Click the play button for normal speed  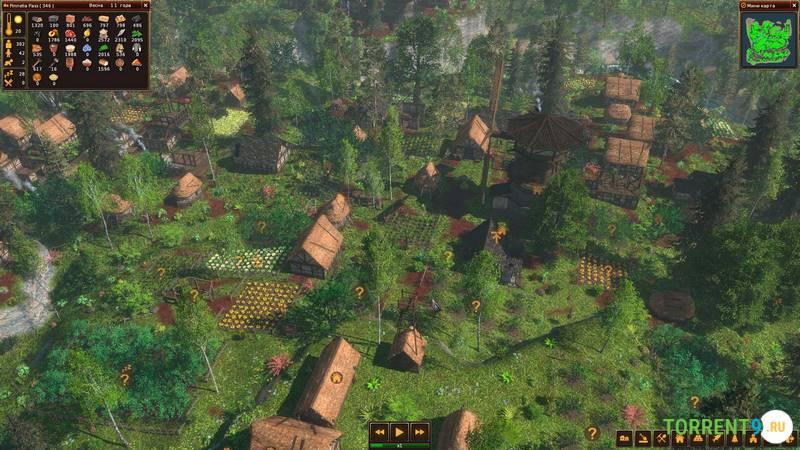click(400, 432)
